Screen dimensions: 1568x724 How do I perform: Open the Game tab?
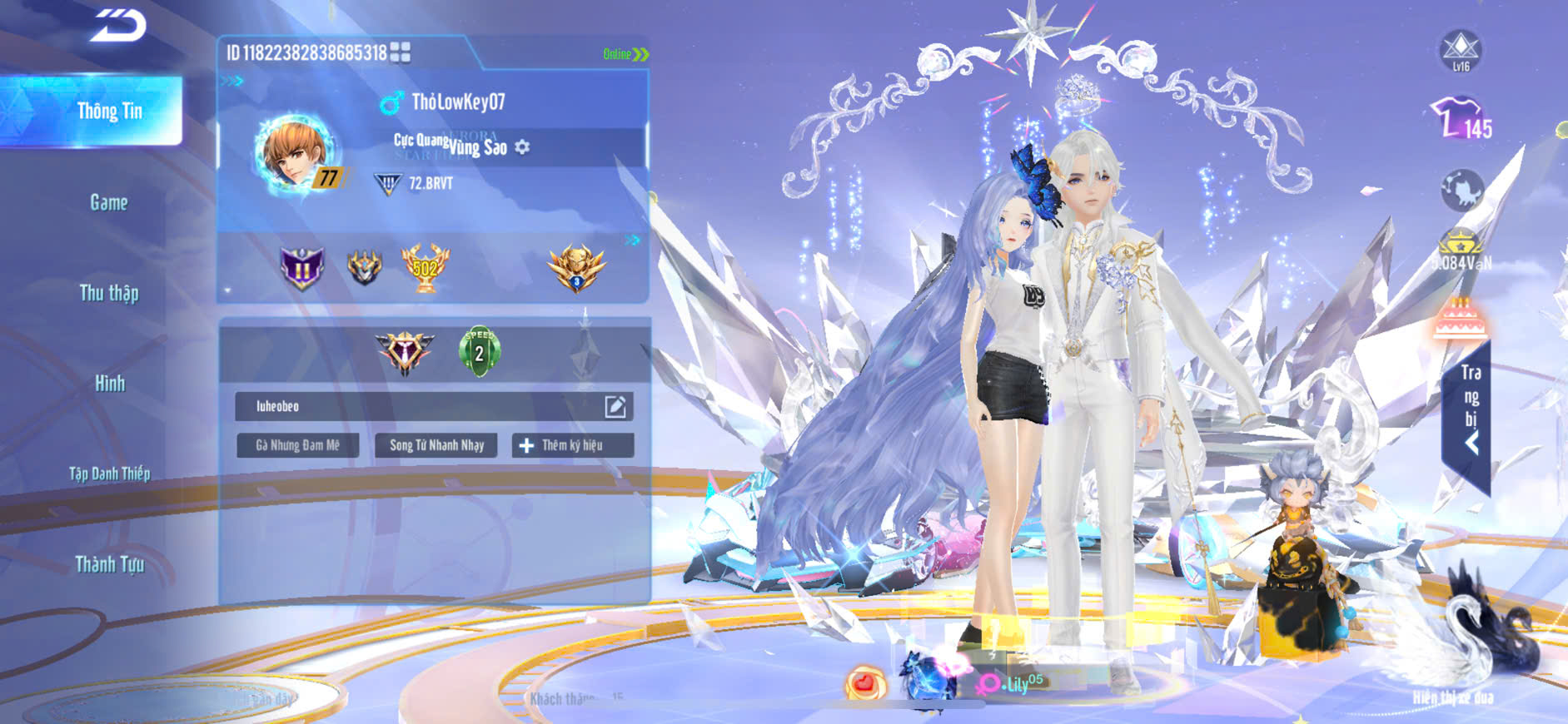[x=109, y=202]
